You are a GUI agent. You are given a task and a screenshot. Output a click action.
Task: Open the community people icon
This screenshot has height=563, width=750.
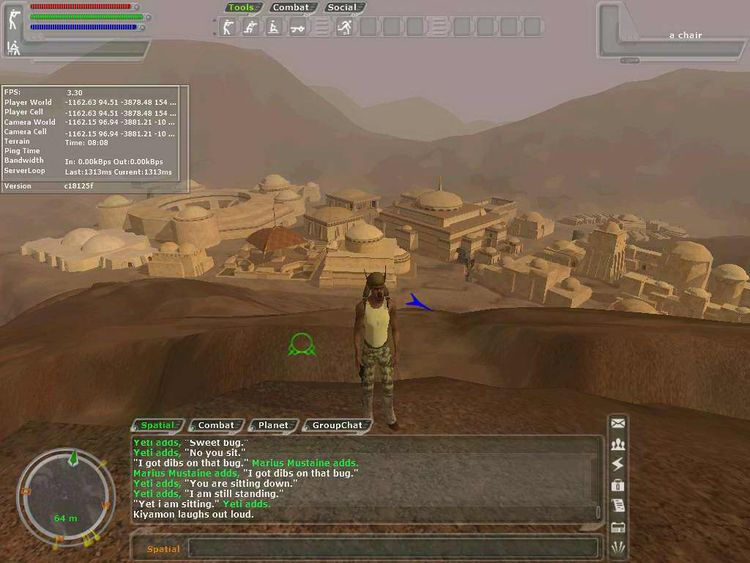point(618,445)
